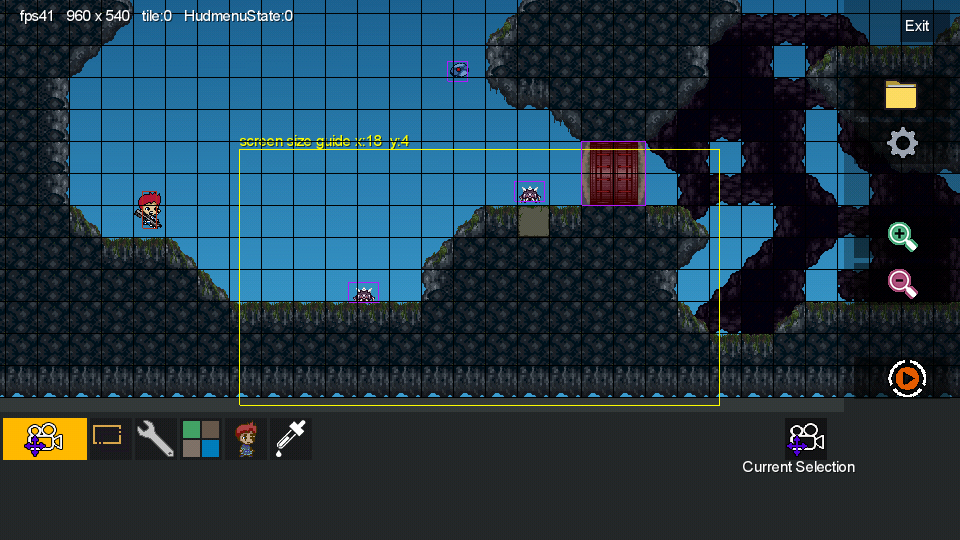960x540 pixels.
Task: Exit the level editor
Action: pos(917,26)
